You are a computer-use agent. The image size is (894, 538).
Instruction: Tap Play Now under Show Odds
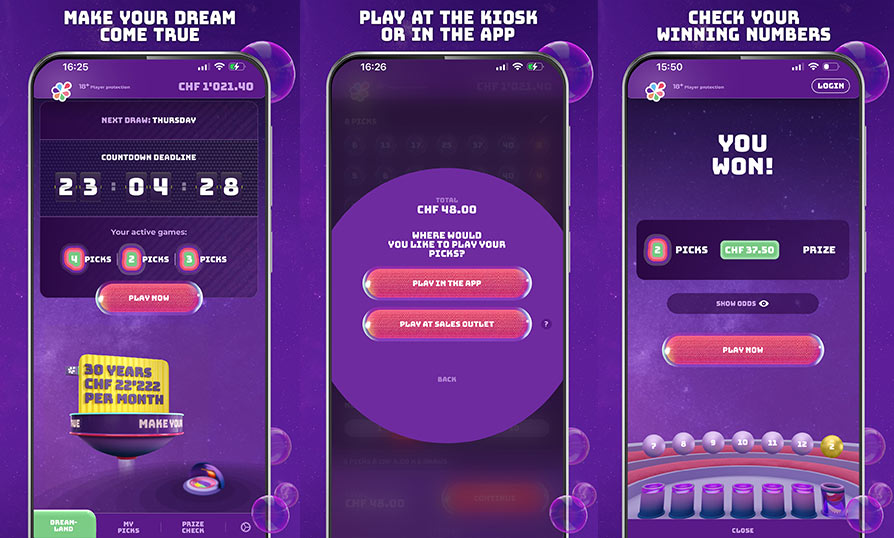(x=742, y=350)
